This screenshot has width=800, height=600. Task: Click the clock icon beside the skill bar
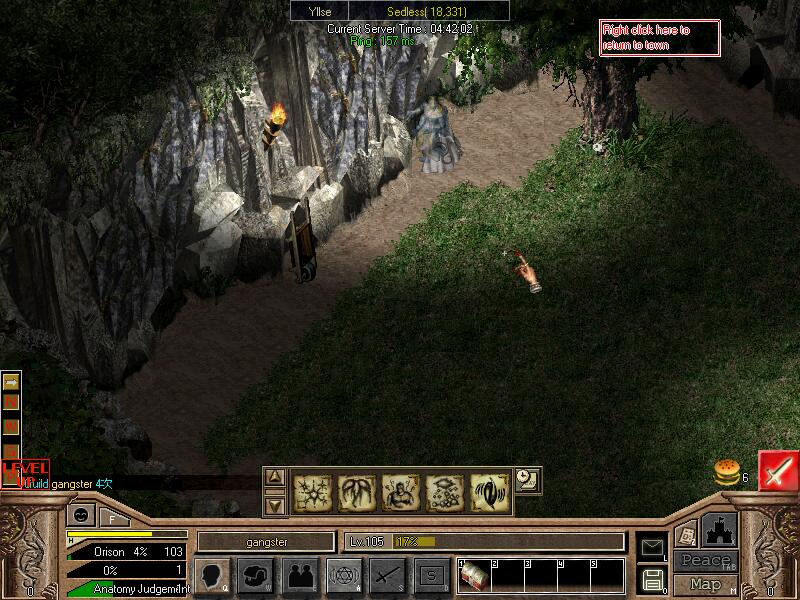(x=527, y=481)
